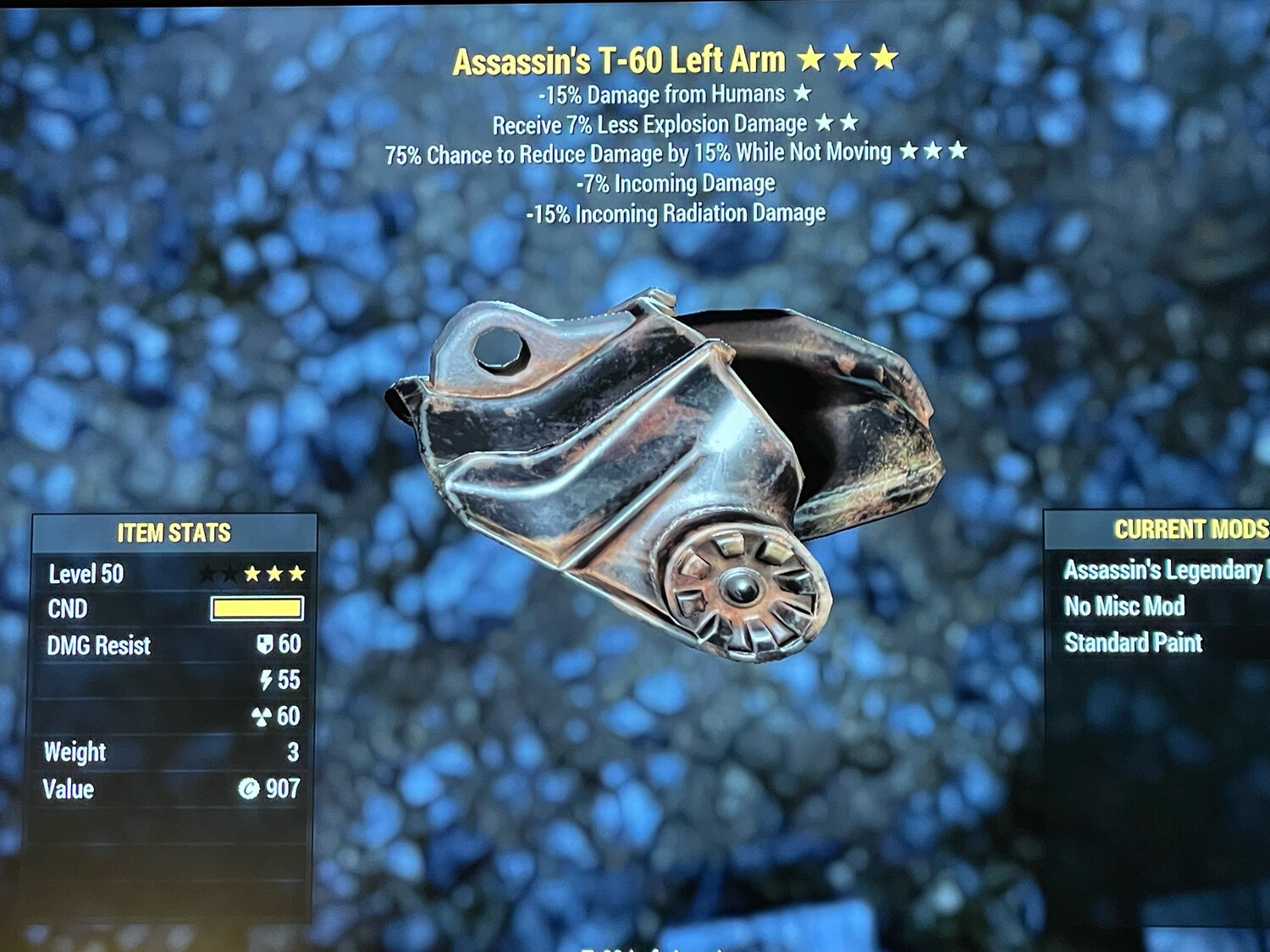
Task: Expand the No Misc Mod entry
Action: coord(1124,607)
